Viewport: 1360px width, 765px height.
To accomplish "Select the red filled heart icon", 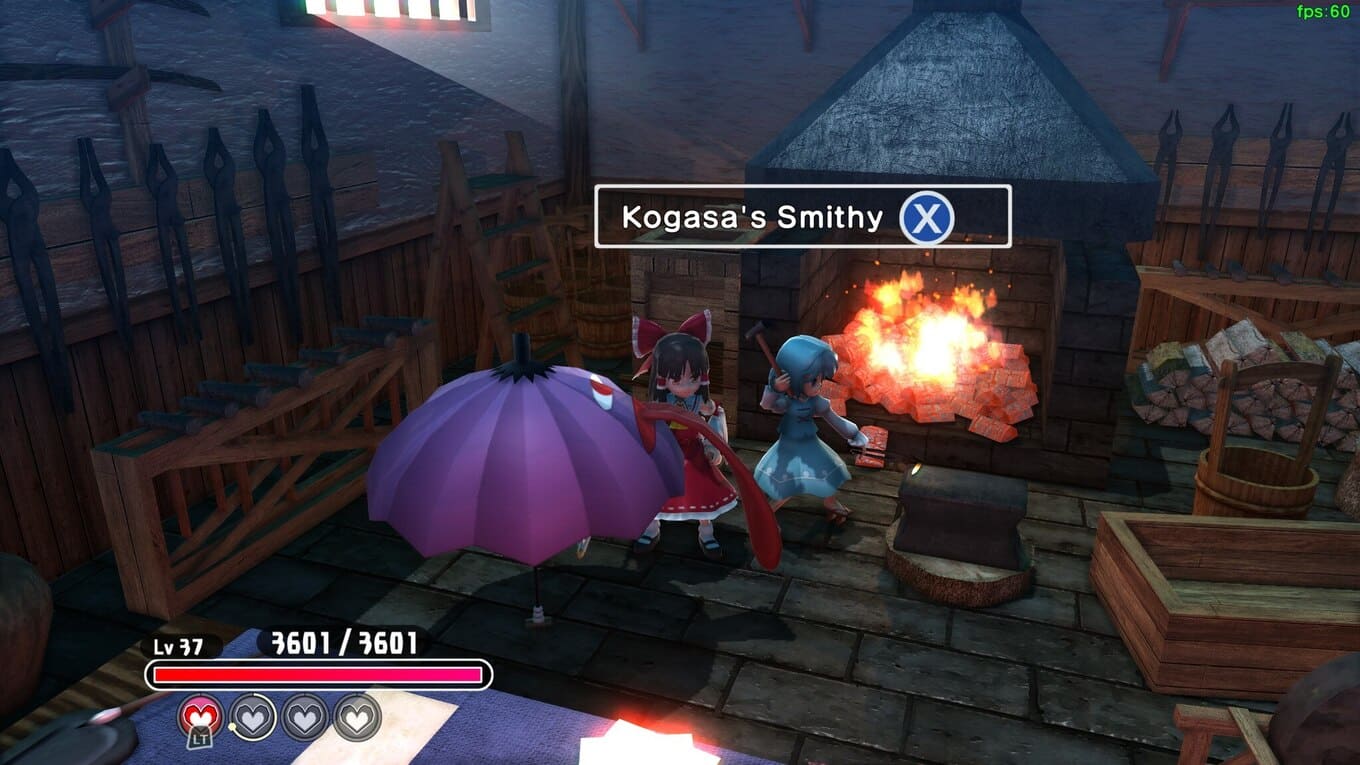I will click(x=200, y=716).
